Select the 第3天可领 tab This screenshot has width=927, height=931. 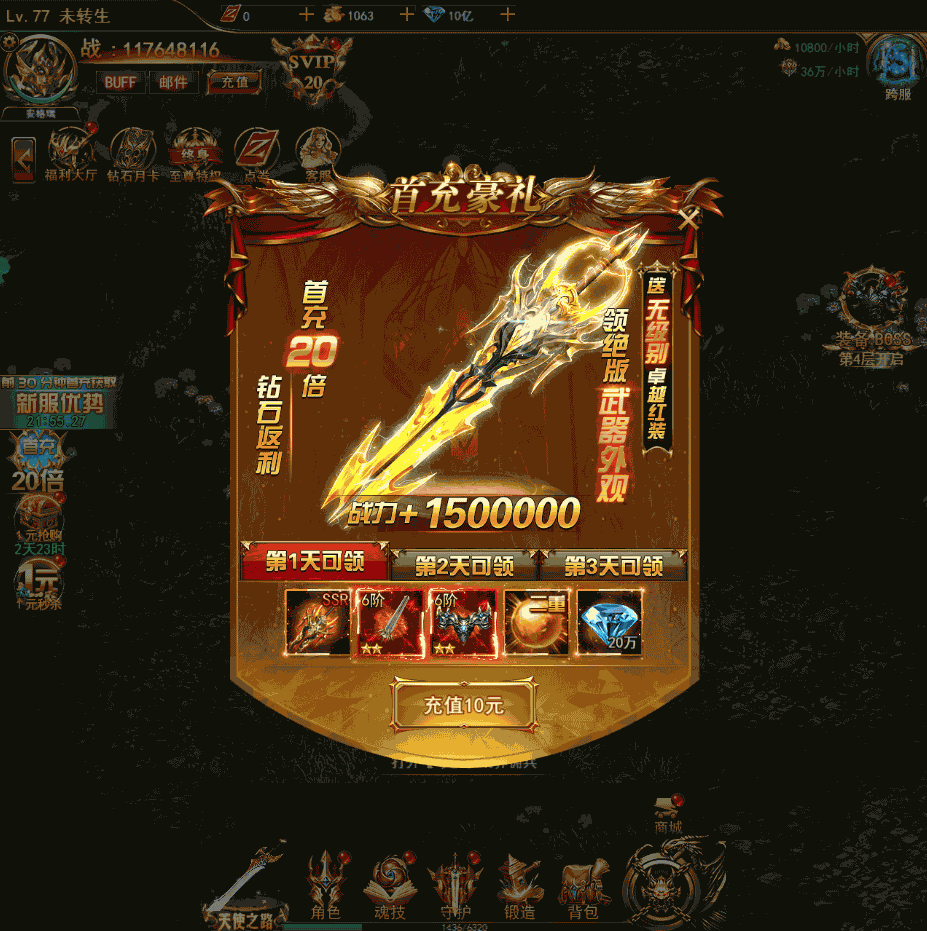[613, 565]
